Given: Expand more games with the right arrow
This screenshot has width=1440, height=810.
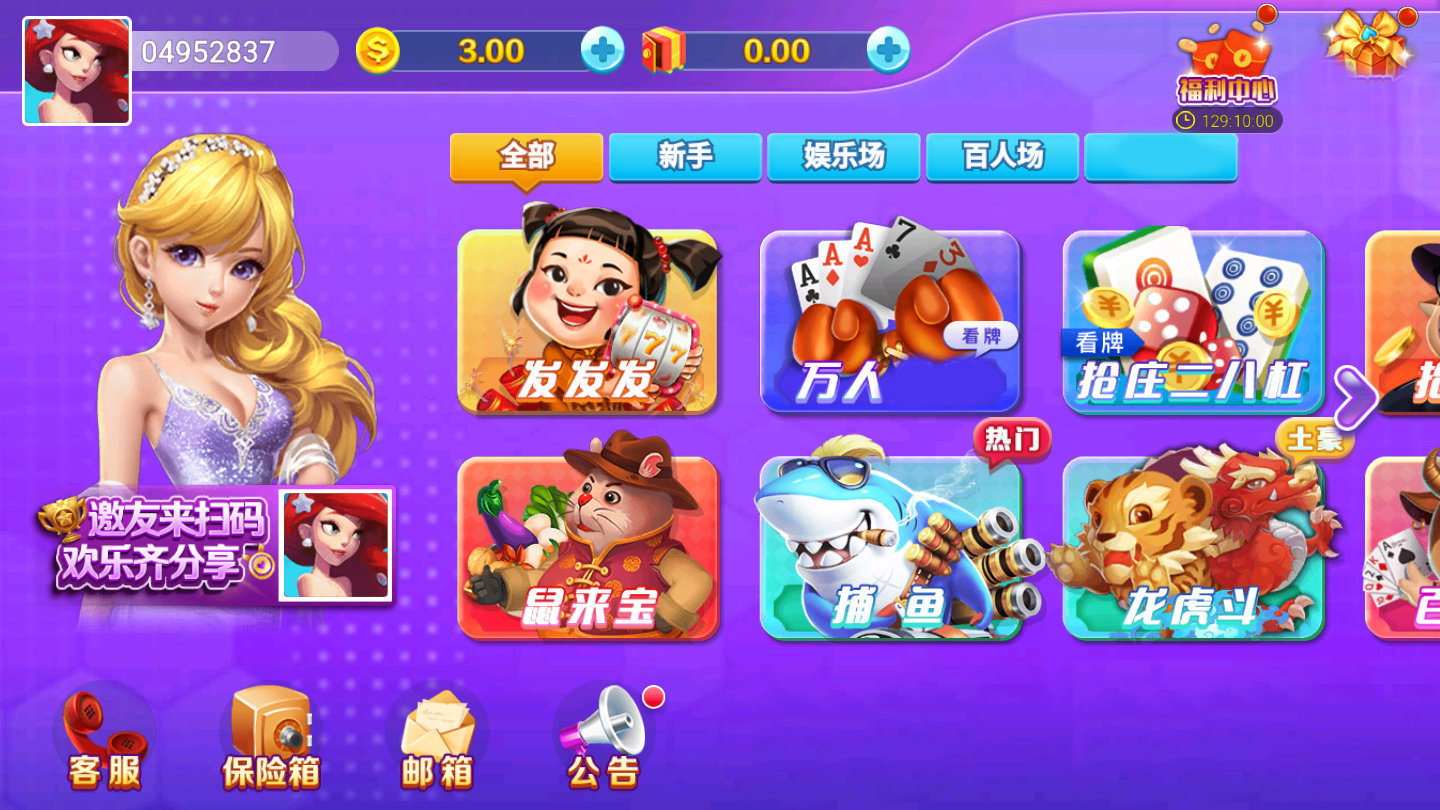Looking at the screenshot, I should pos(1357,397).
